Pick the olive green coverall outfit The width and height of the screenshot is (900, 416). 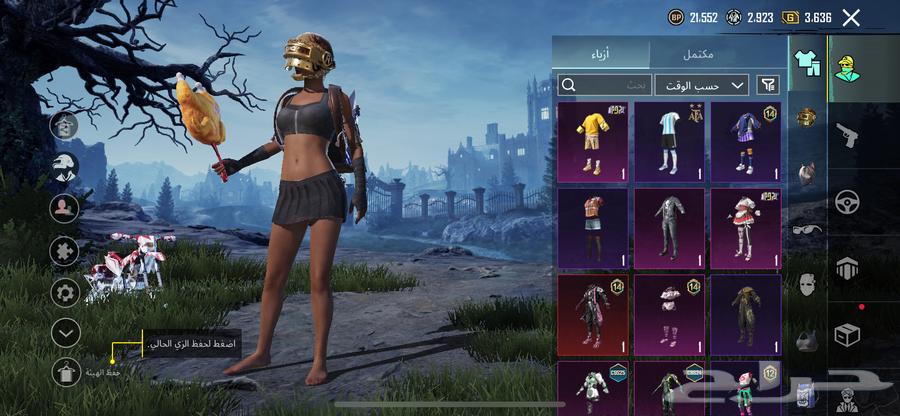click(745, 315)
